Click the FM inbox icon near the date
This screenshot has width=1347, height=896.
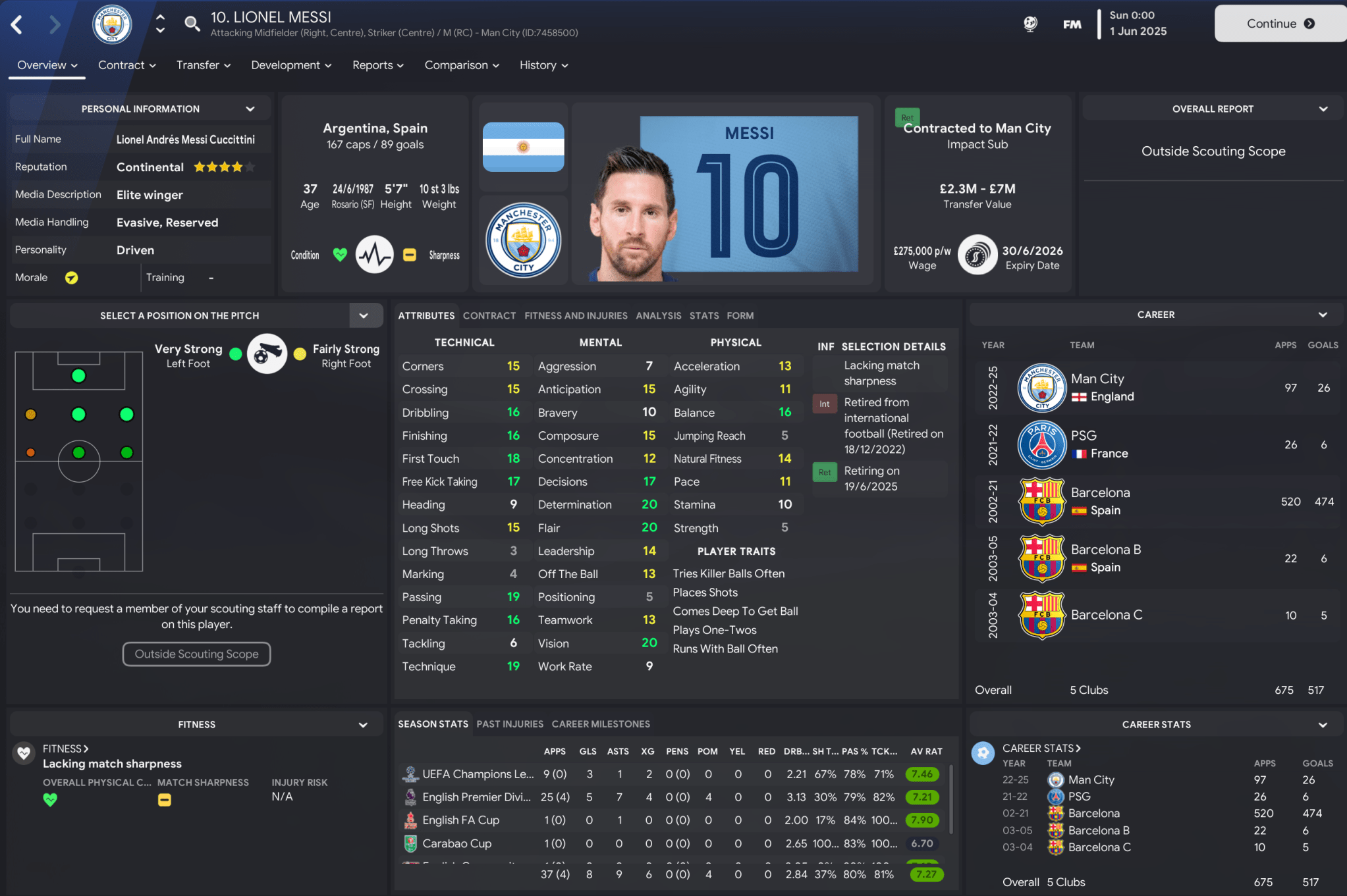point(1071,23)
